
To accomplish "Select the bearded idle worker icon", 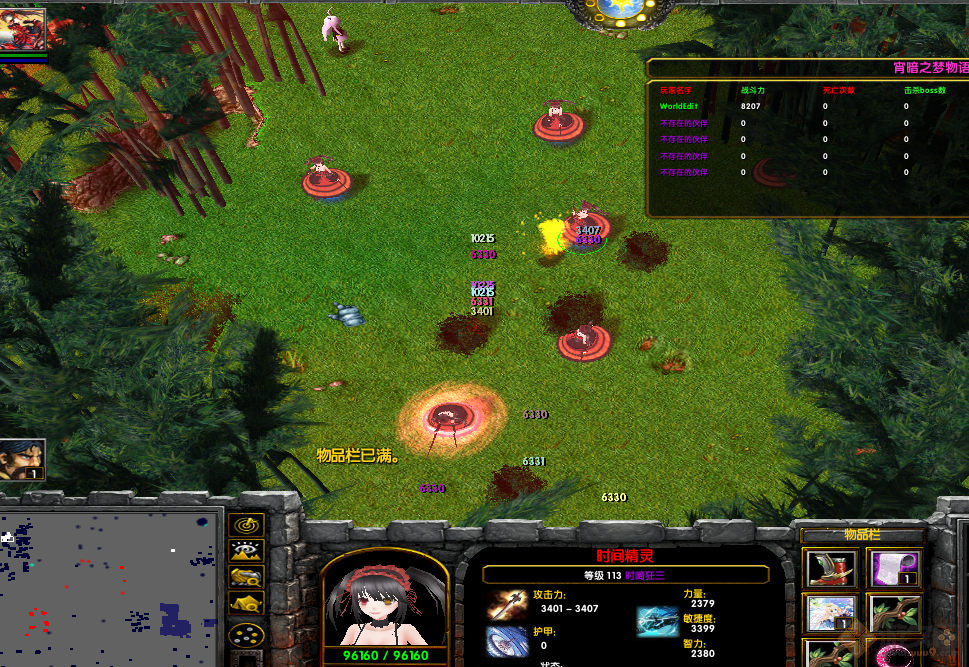I will (22, 460).
